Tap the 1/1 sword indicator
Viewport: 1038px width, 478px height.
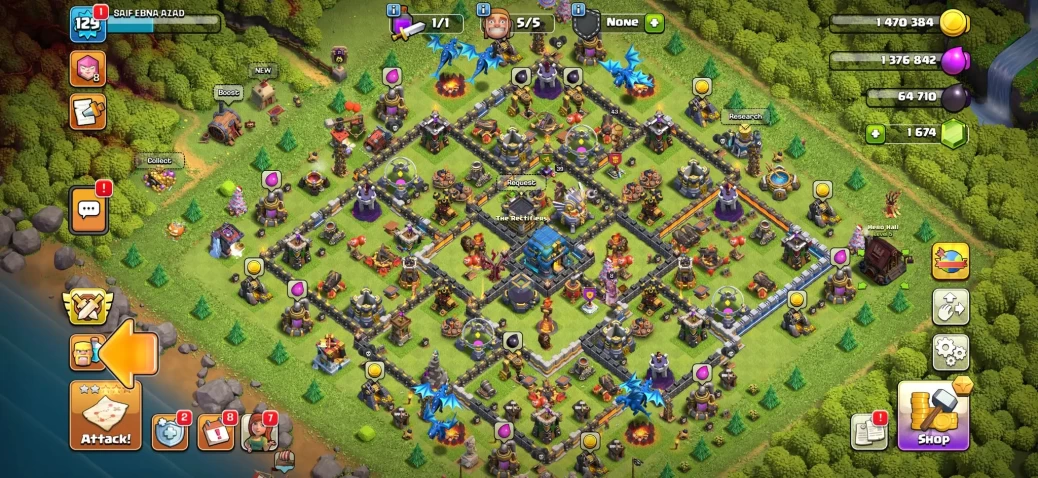coord(426,21)
